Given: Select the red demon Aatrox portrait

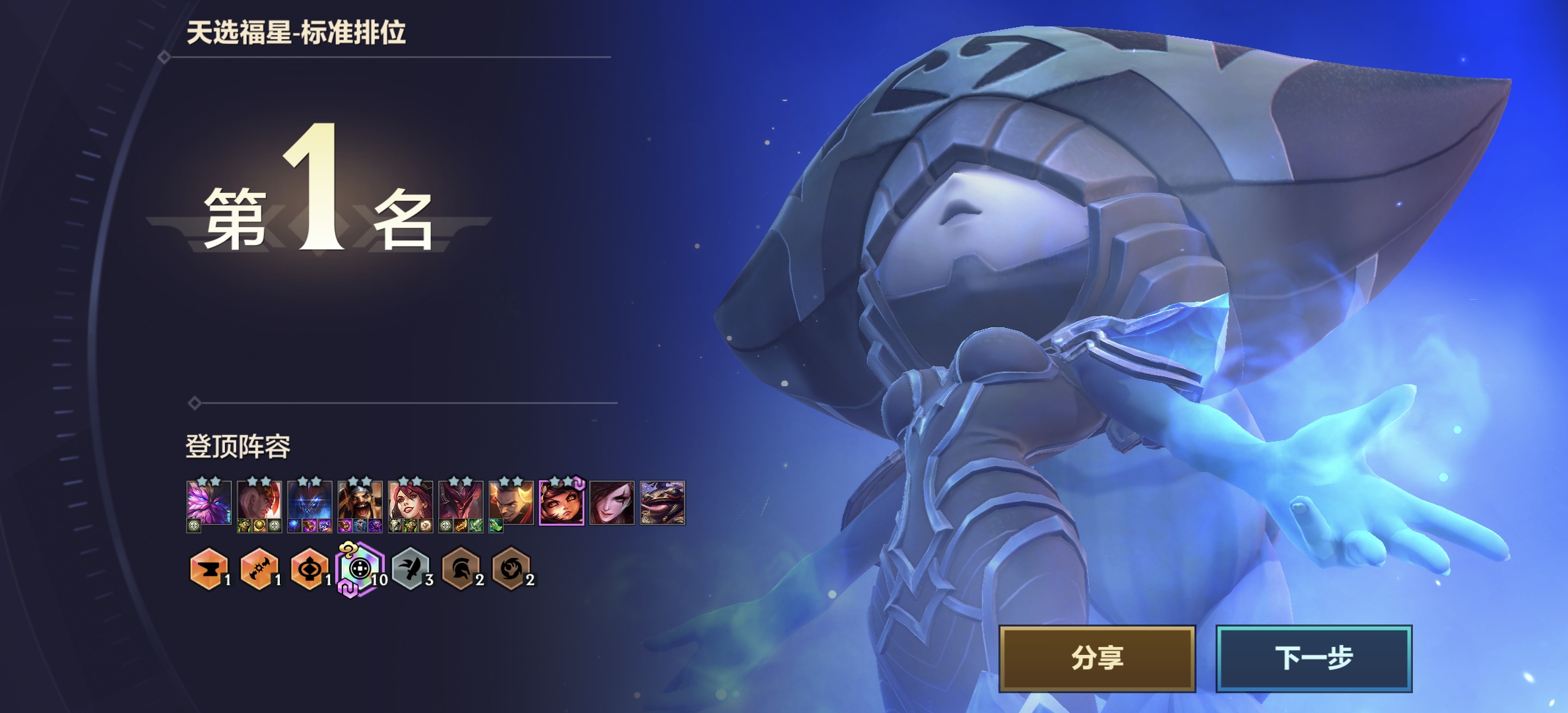Looking at the screenshot, I should point(461,502).
